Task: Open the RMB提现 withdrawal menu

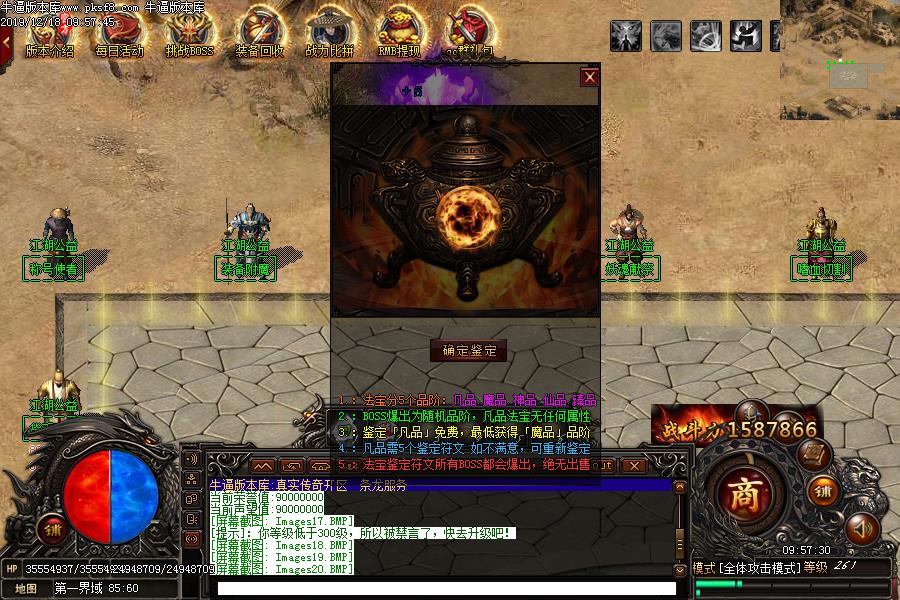Action: coord(399,36)
